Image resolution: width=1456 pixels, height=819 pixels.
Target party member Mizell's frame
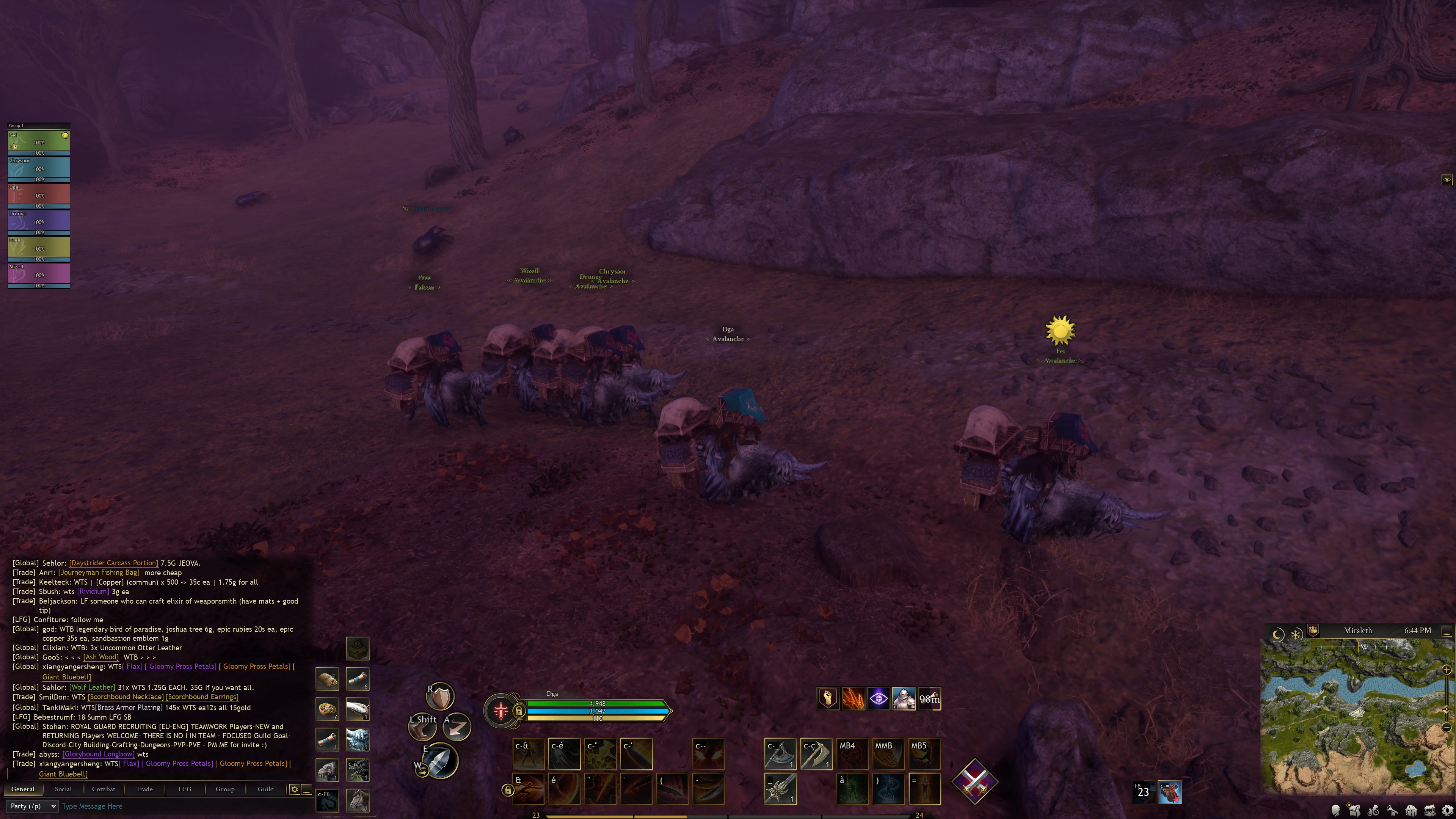click(38, 274)
